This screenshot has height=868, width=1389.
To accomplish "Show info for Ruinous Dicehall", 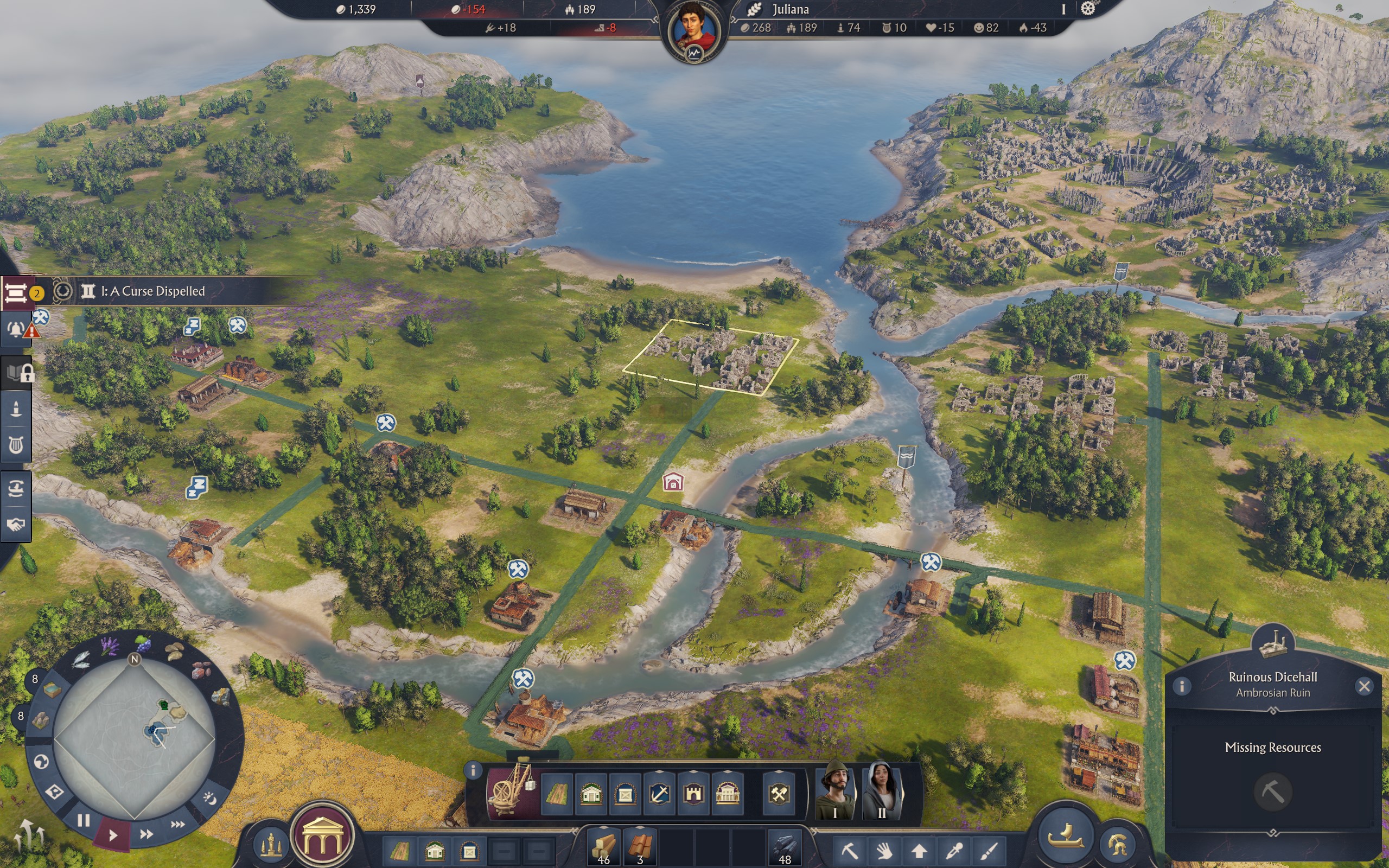I will pyautogui.click(x=1182, y=686).
